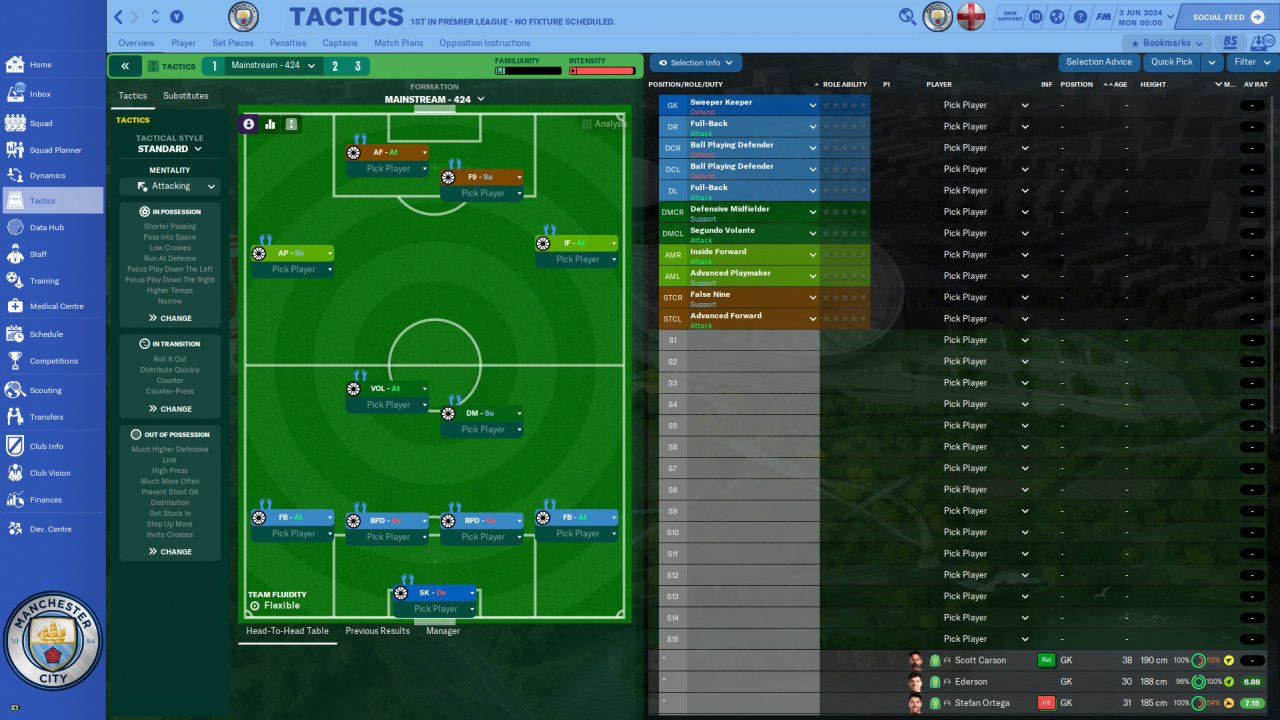
Task: Switch to the Set Pieces tab
Action: coord(233,43)
